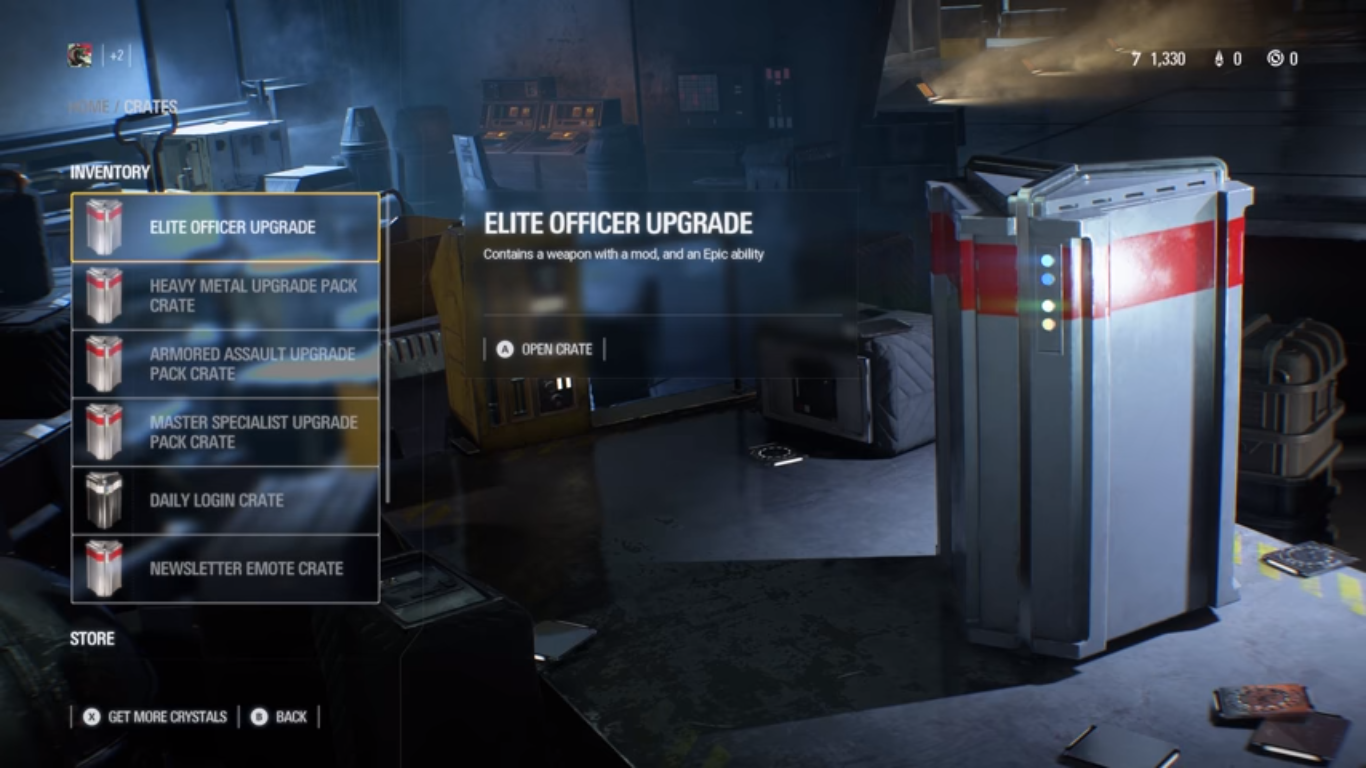This screenshot has height=768, width=1366.
Task: Choose the Heavy Metal Upgrade Pack Crate
Action: click(x=225, y=295)
